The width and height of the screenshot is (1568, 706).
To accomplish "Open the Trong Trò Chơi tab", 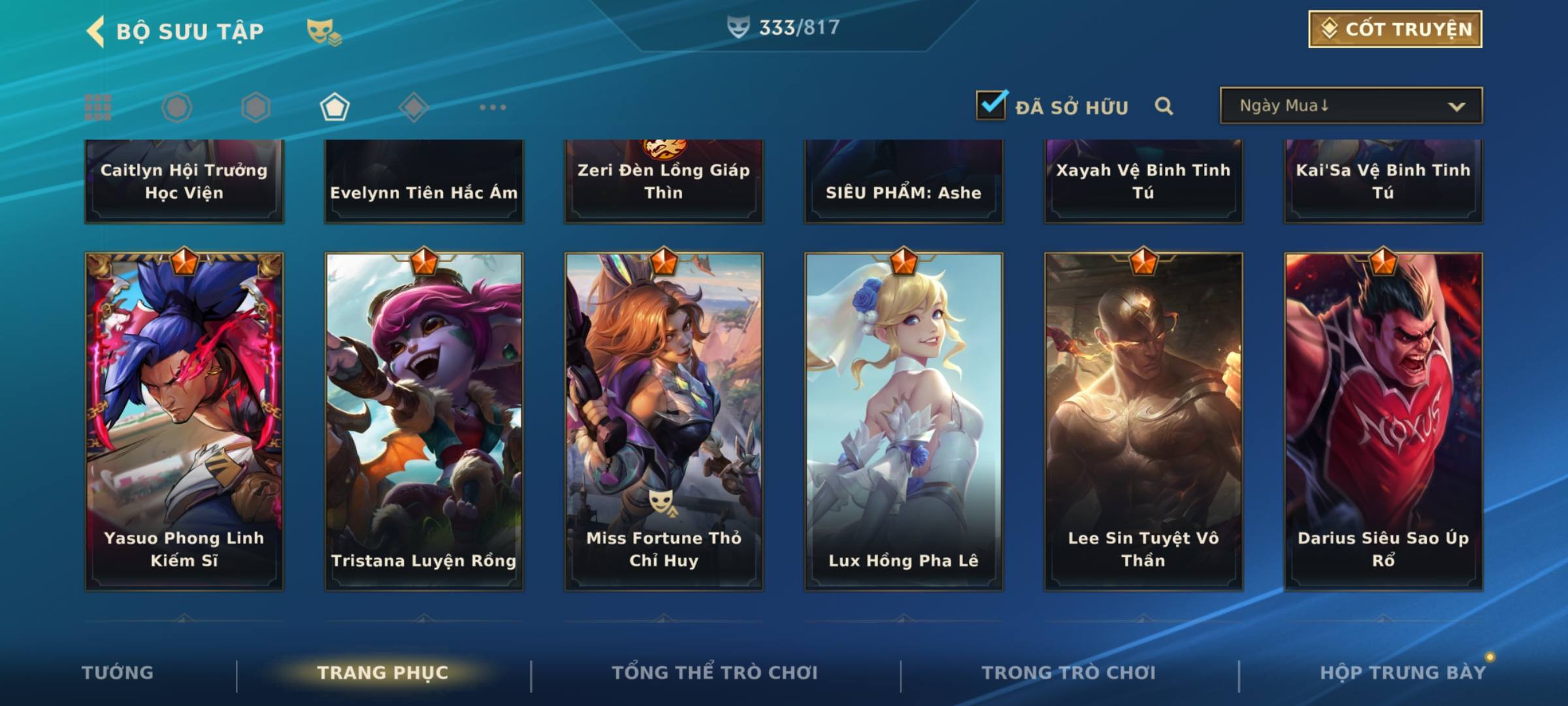I will (1068, 673).
